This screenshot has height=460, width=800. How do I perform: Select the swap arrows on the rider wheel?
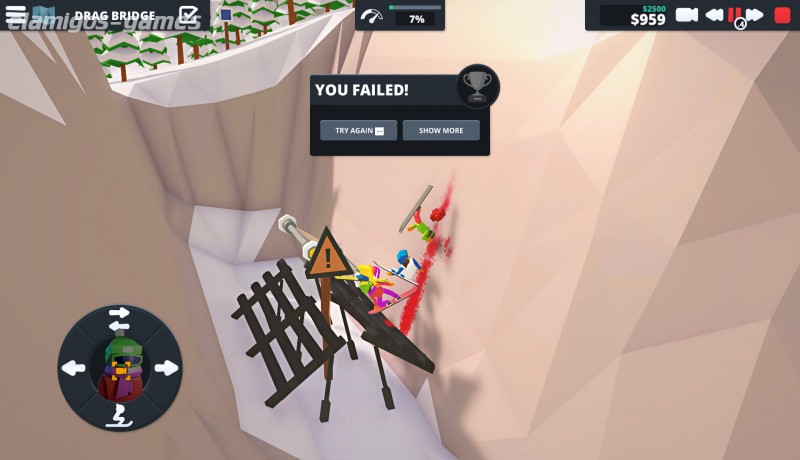pyautogui.click(x=119, y=319)
